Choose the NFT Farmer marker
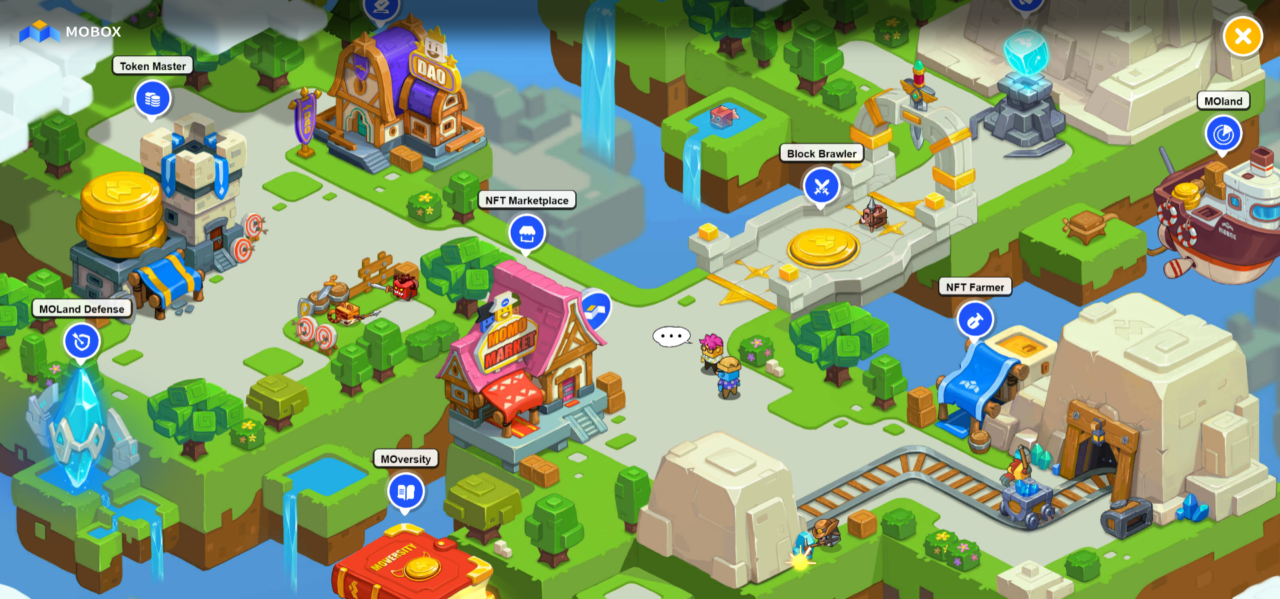Viewport: 1280px width, 599px height. tap(975, 319)
